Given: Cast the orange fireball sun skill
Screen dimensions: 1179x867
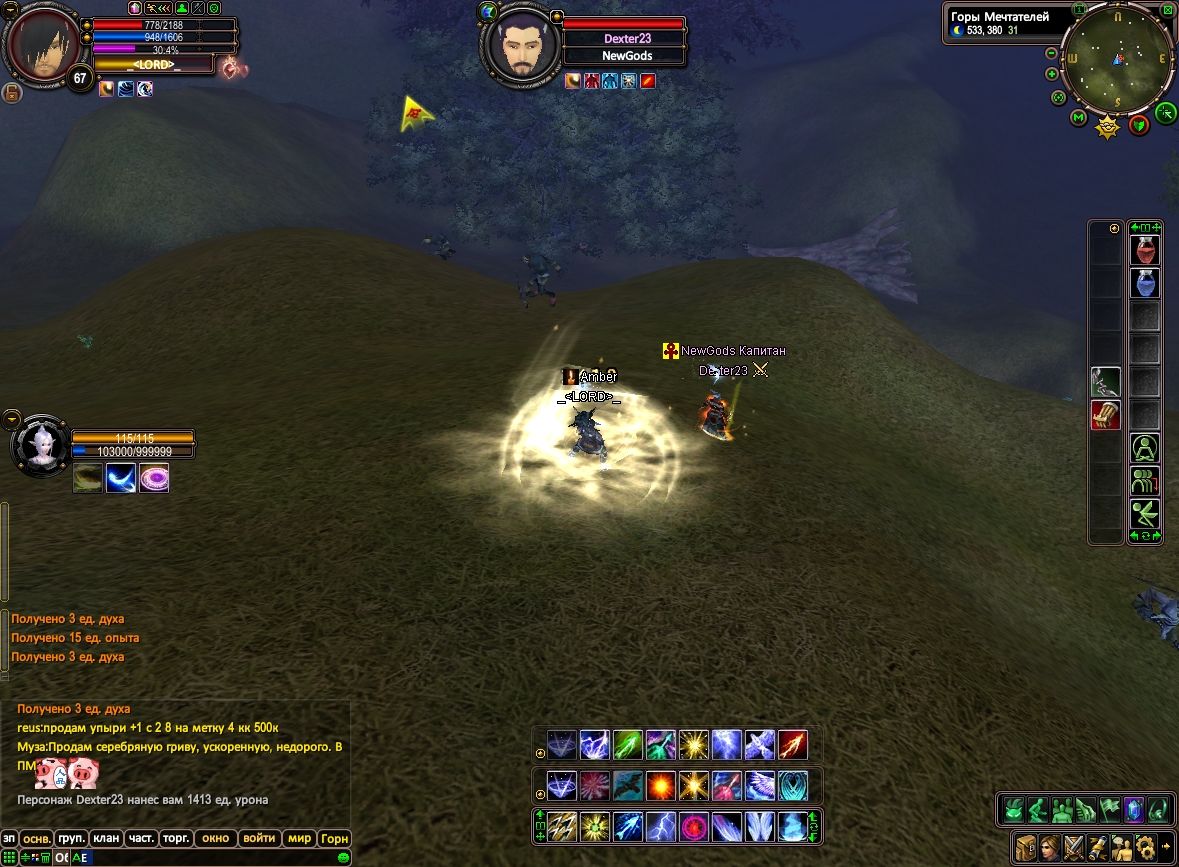Looking at the screenshot, I should coord(660,785).
